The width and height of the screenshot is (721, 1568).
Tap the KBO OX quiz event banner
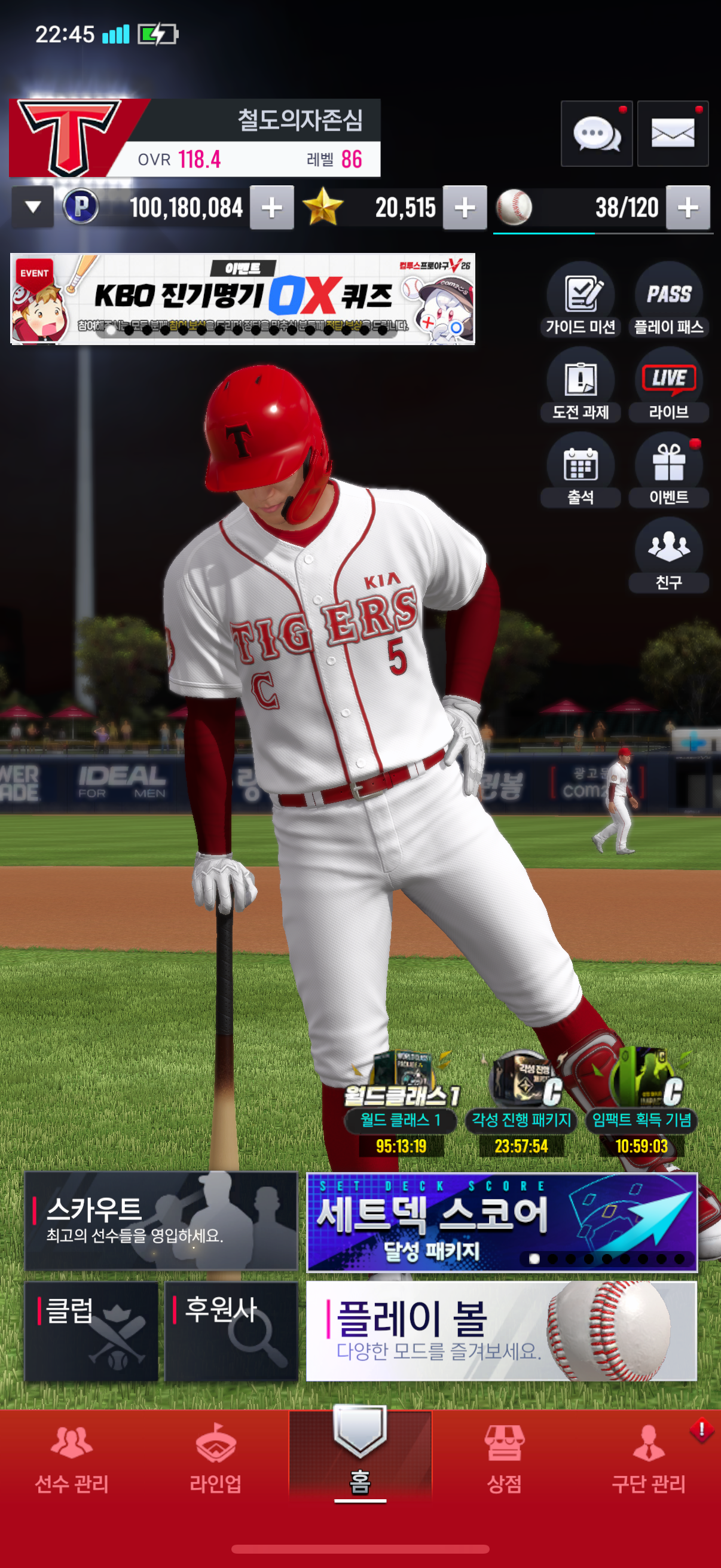tap(242, 299)
